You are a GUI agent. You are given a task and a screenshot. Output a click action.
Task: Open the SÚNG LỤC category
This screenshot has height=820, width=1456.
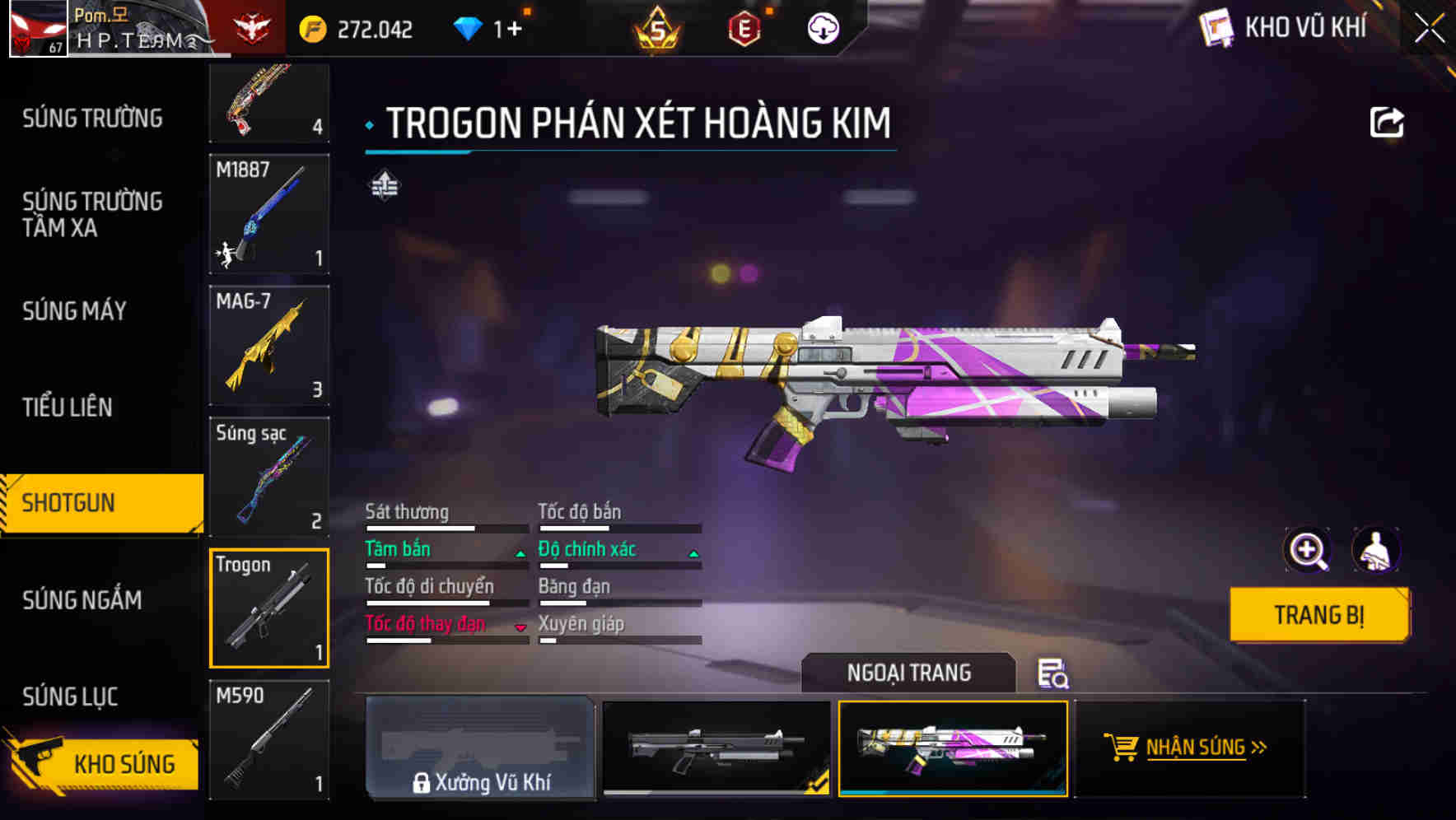pos(70,697)
